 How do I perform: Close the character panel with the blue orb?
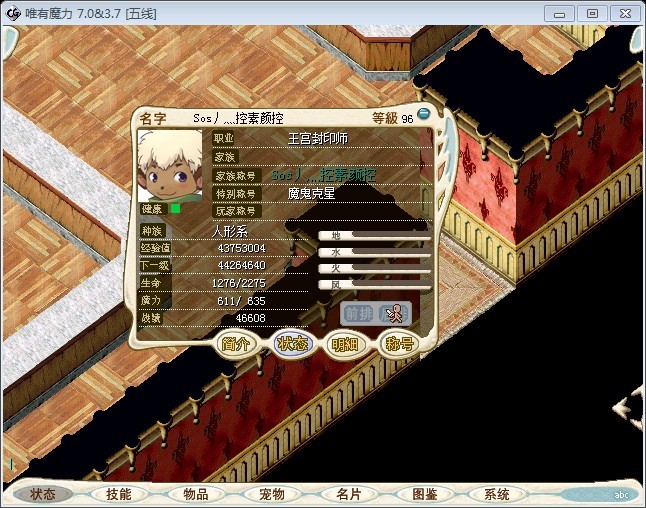click(424, 114)
